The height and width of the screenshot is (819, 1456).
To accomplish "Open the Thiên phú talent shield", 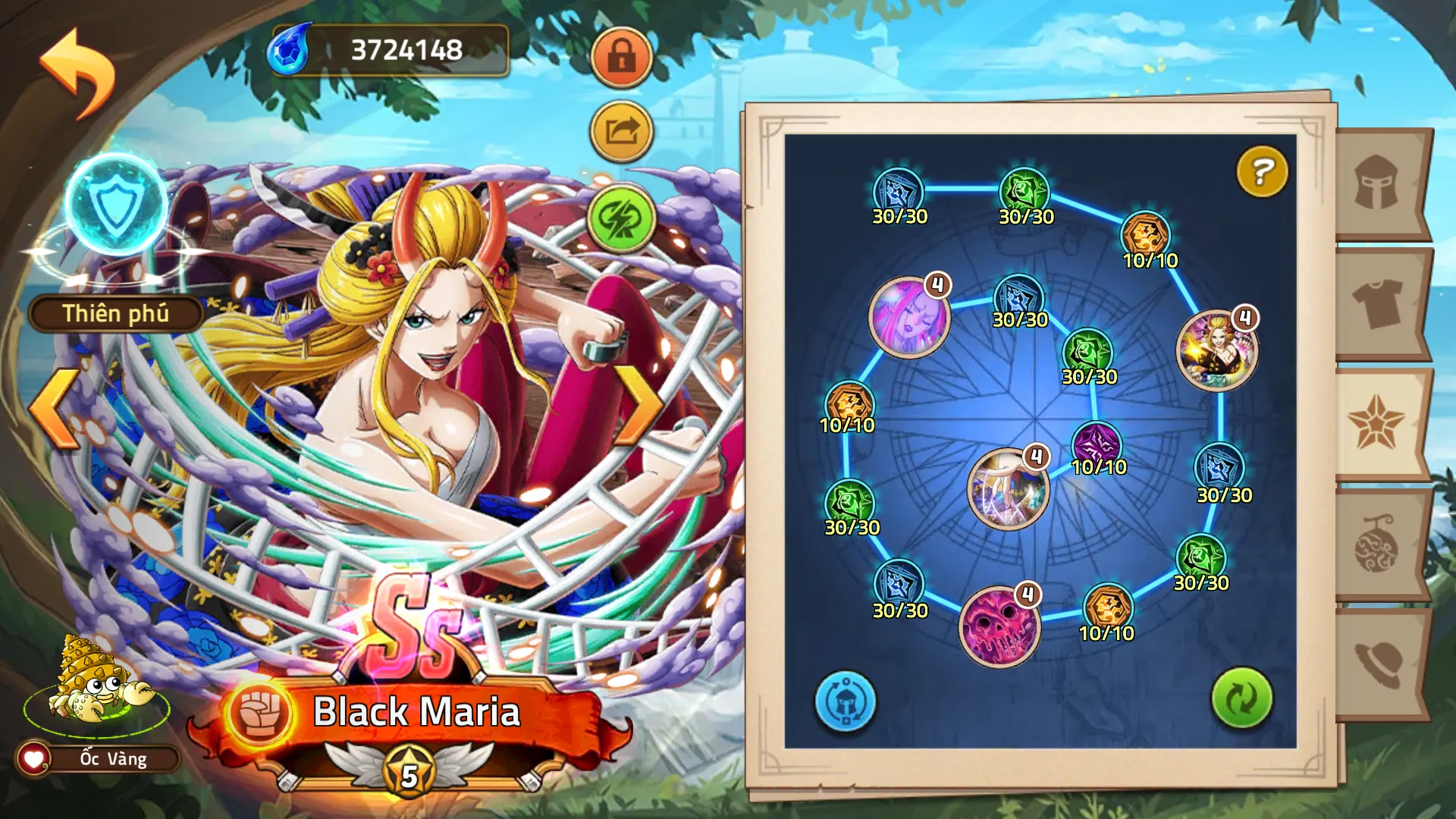I will 116,205.
